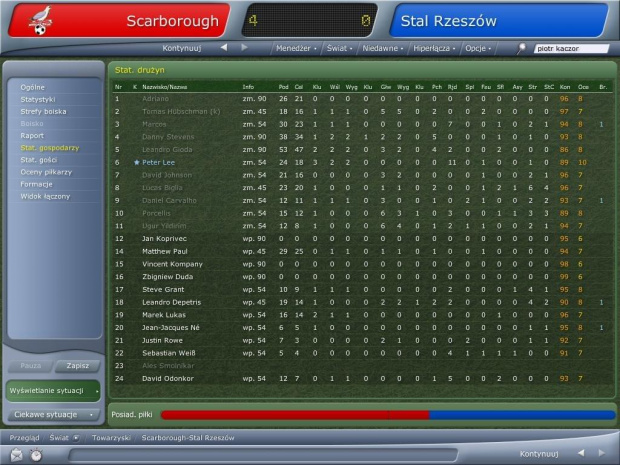
Task: Select Statystyki in the sidebar
Action: (x=38, y=99)
